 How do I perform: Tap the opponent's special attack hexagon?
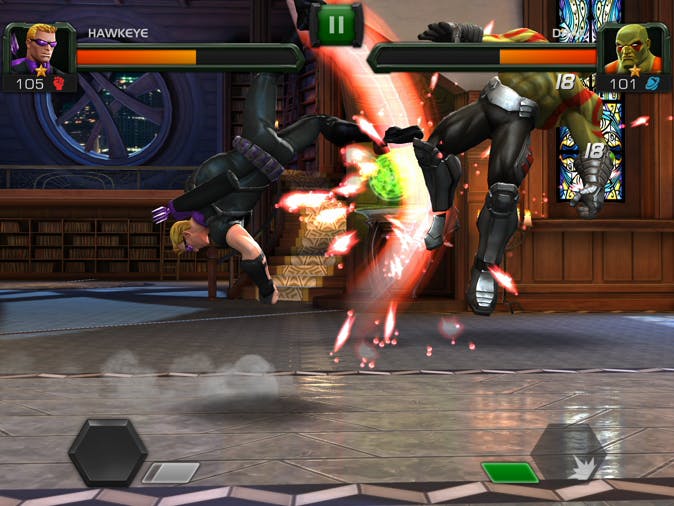coord(569,452)
